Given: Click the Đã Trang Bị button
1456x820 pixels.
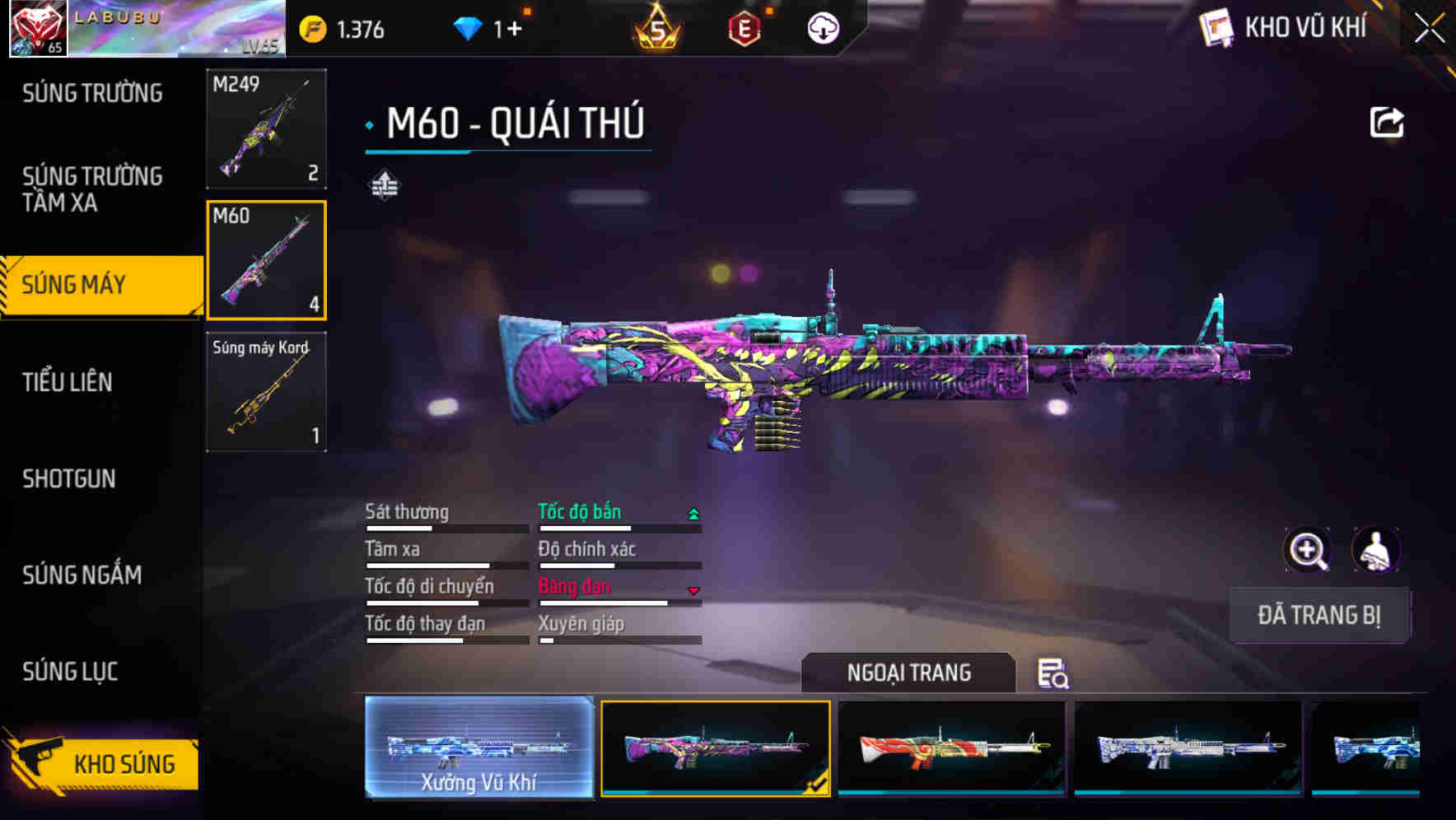Looking at the screenshot, I should point(1318,615).
